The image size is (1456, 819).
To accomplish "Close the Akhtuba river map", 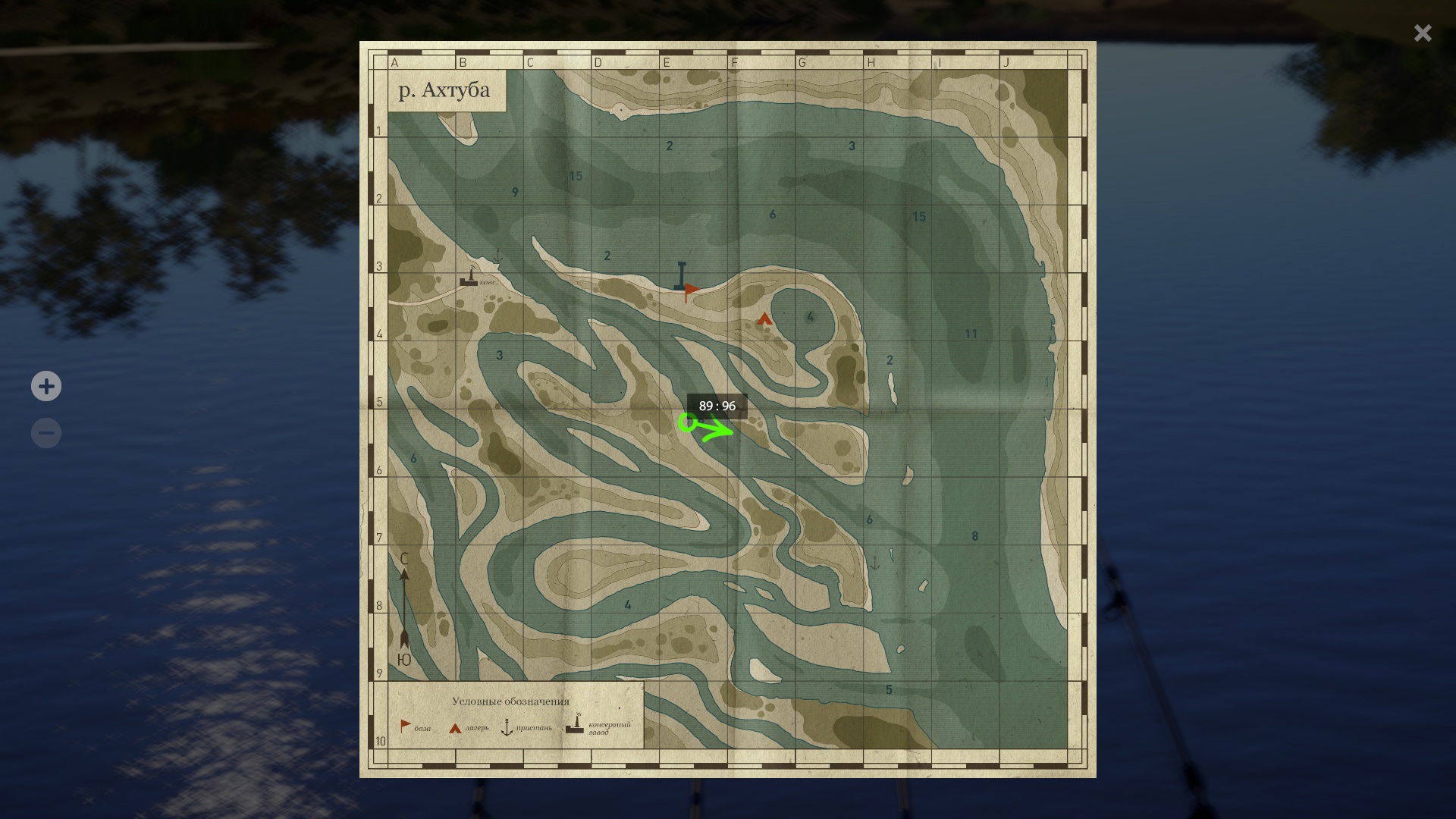I will [x=1422, y=33].
